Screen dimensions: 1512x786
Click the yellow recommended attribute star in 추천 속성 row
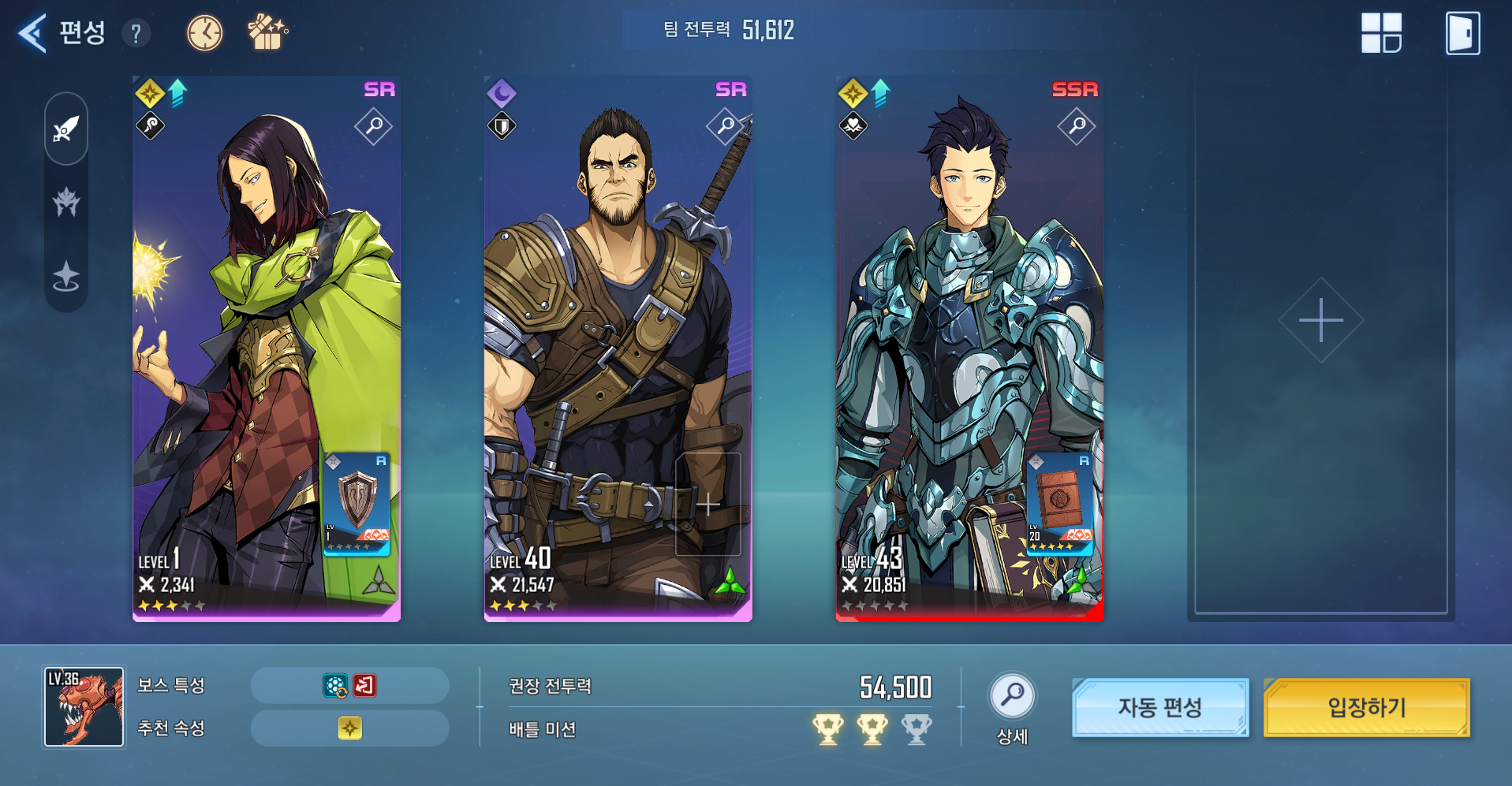[x=349, y=728]
